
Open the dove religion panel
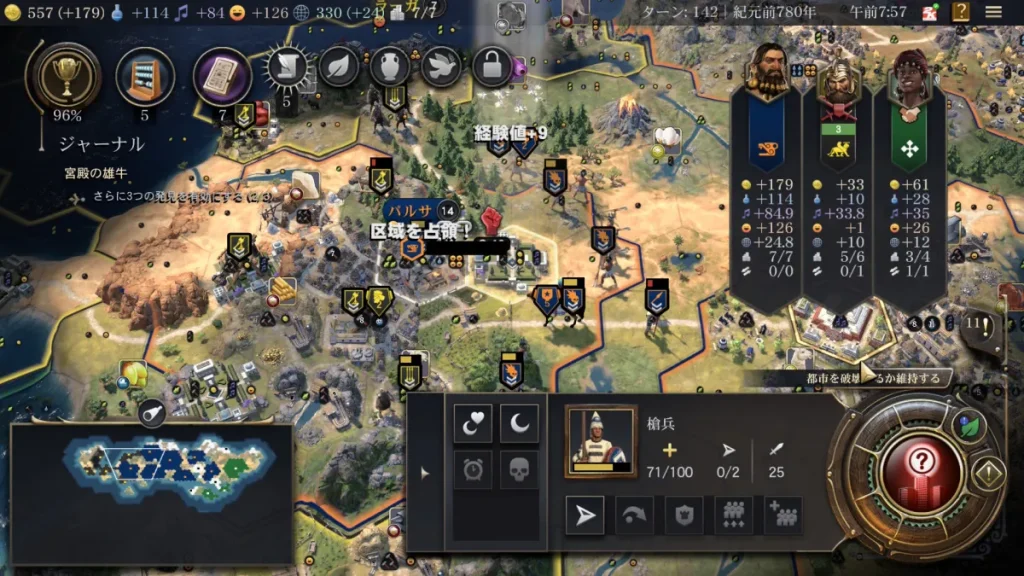click(441, 66)
